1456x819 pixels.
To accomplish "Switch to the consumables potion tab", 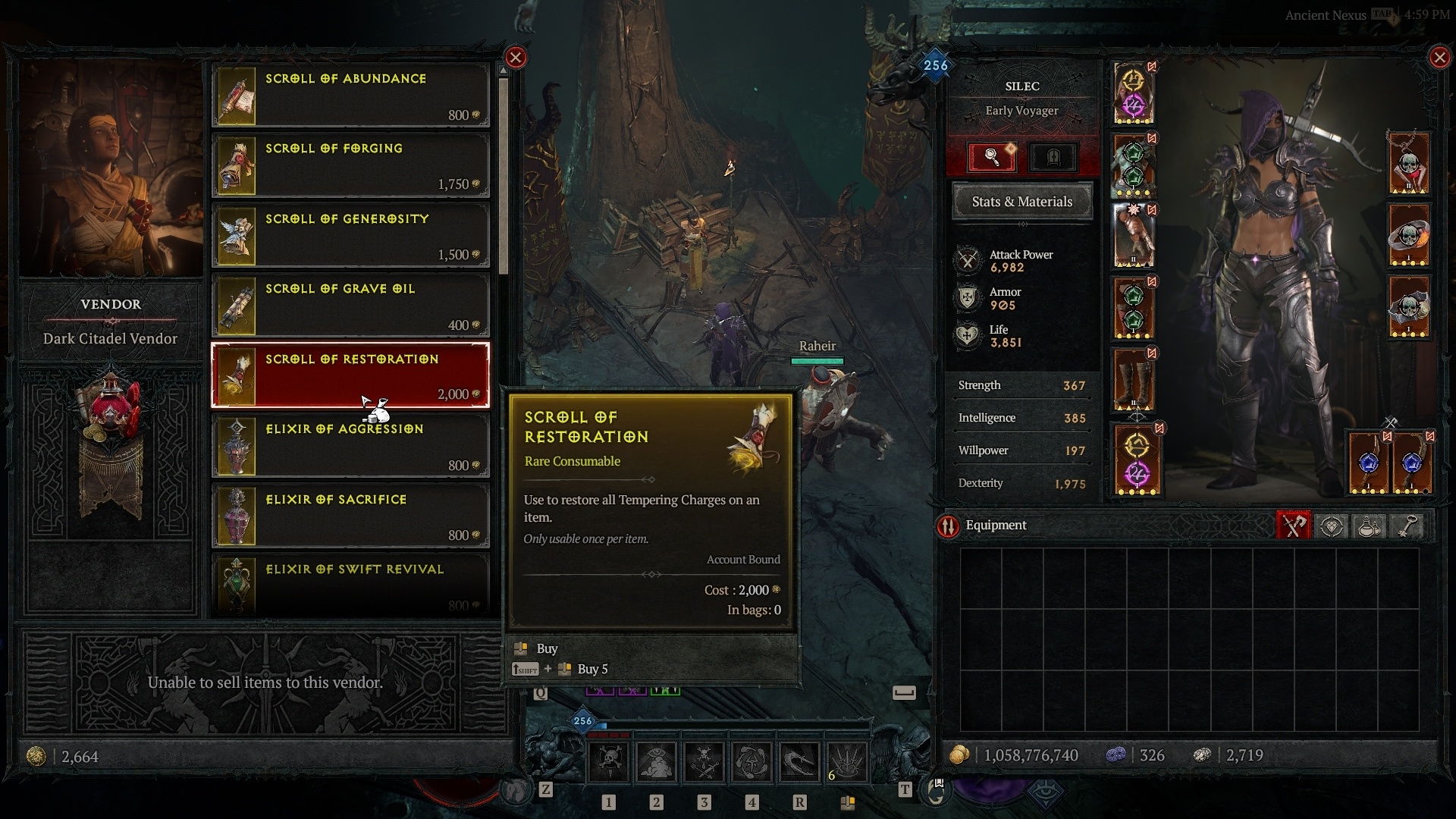I will [1370, 526].
